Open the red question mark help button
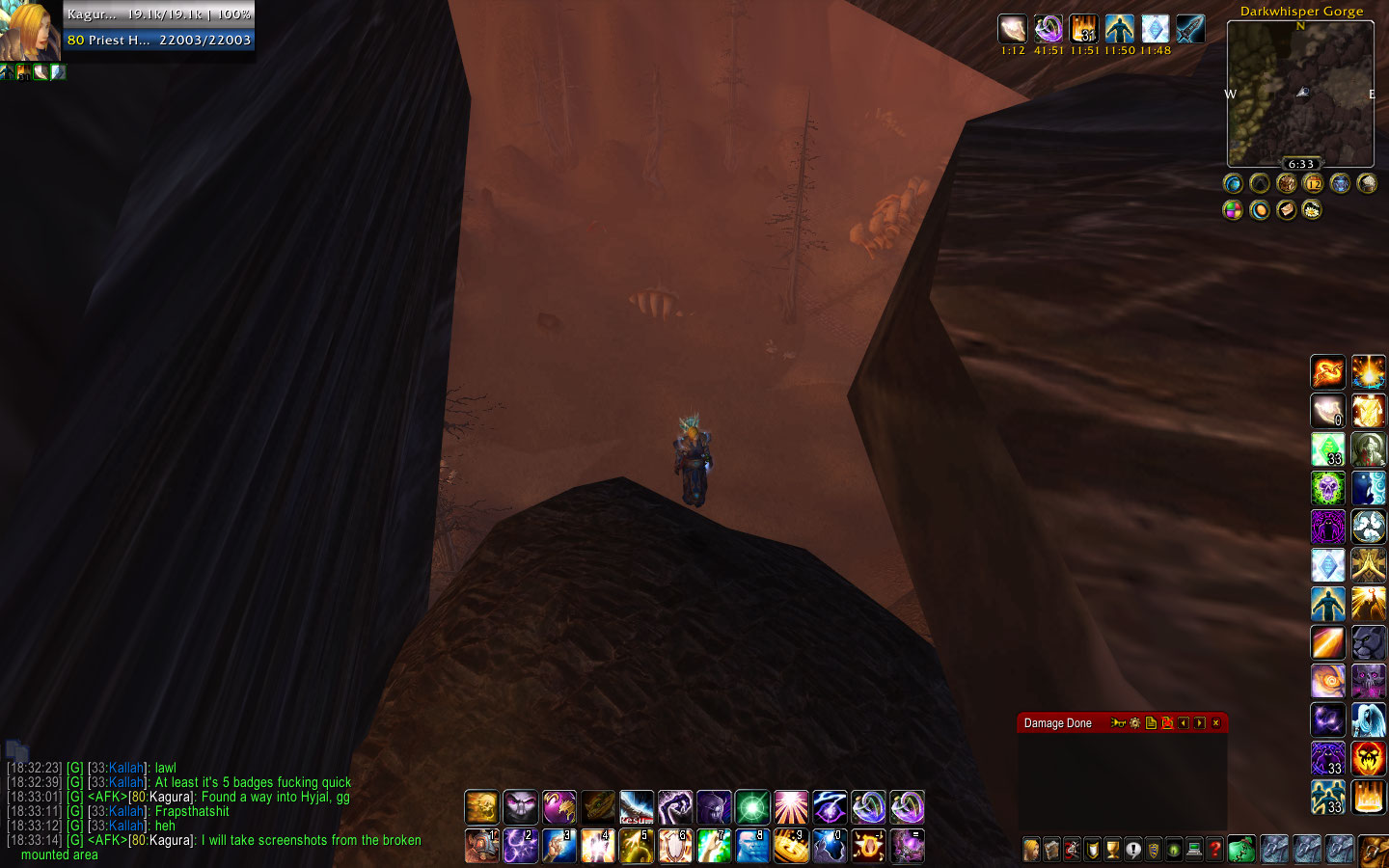This screenshot has height=868, width=1389. (x=1214, y=850)
